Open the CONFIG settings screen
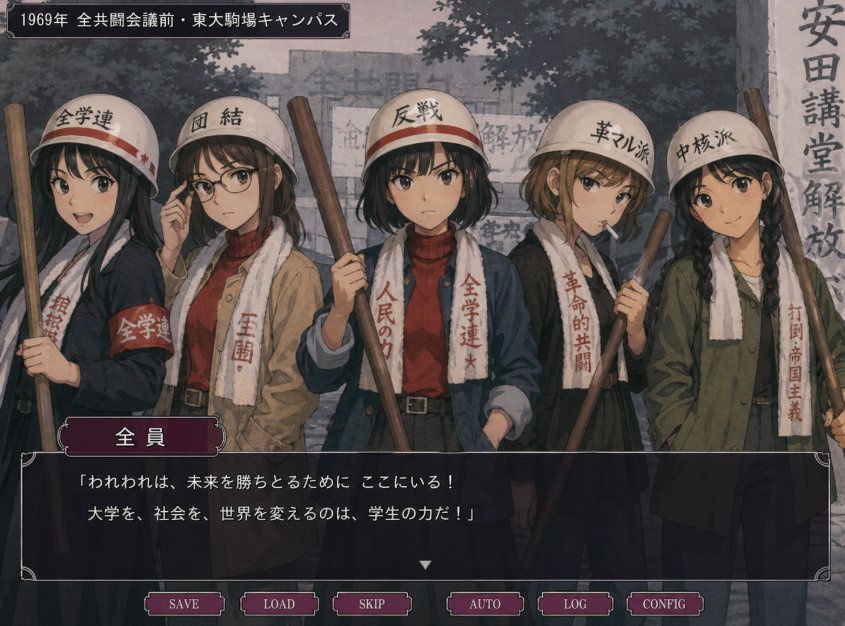The height and width of the screenshot is (626, 845). coord(664,604)
